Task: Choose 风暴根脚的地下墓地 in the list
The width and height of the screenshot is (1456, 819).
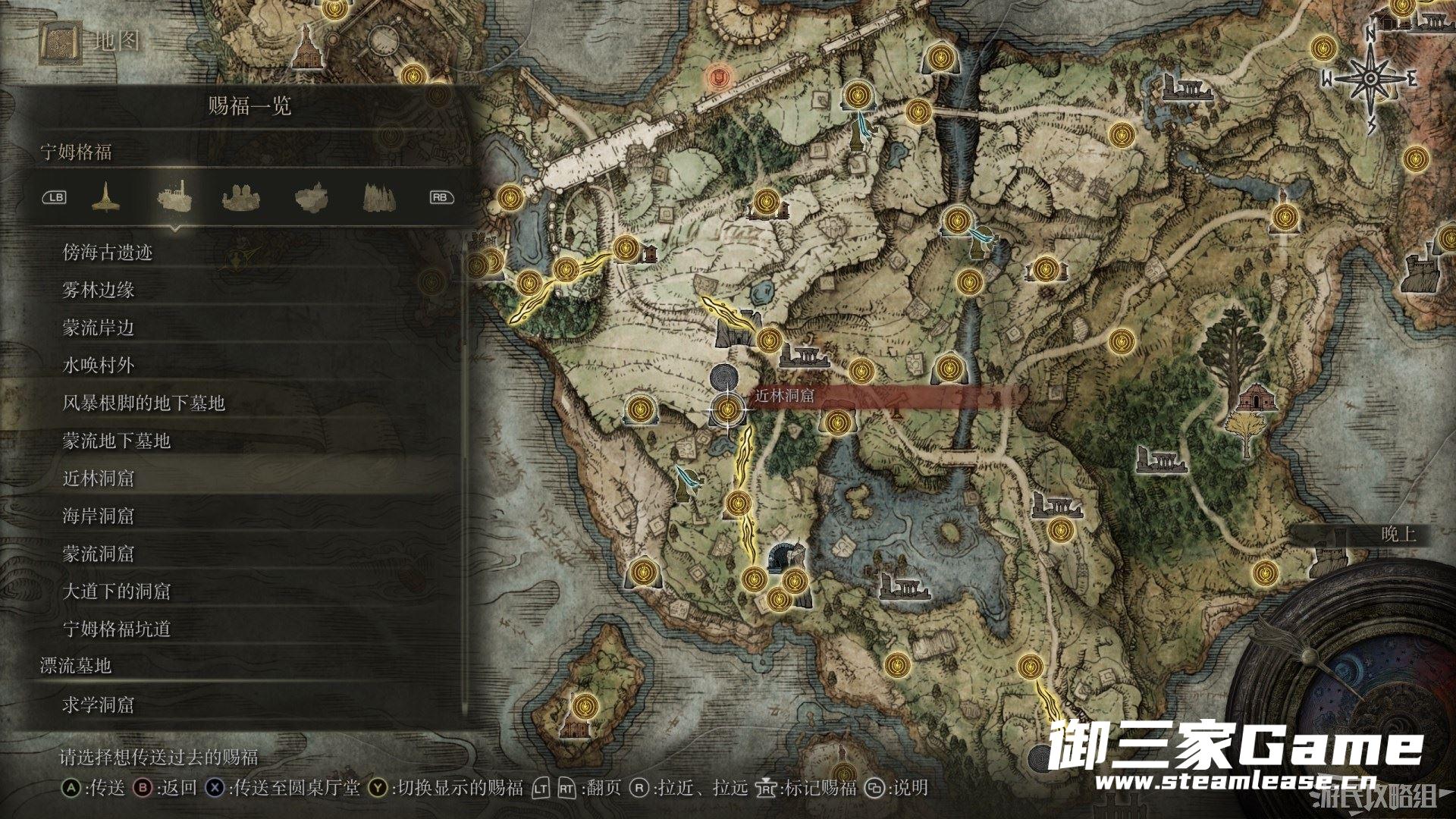Action: [x=144, y=403]
